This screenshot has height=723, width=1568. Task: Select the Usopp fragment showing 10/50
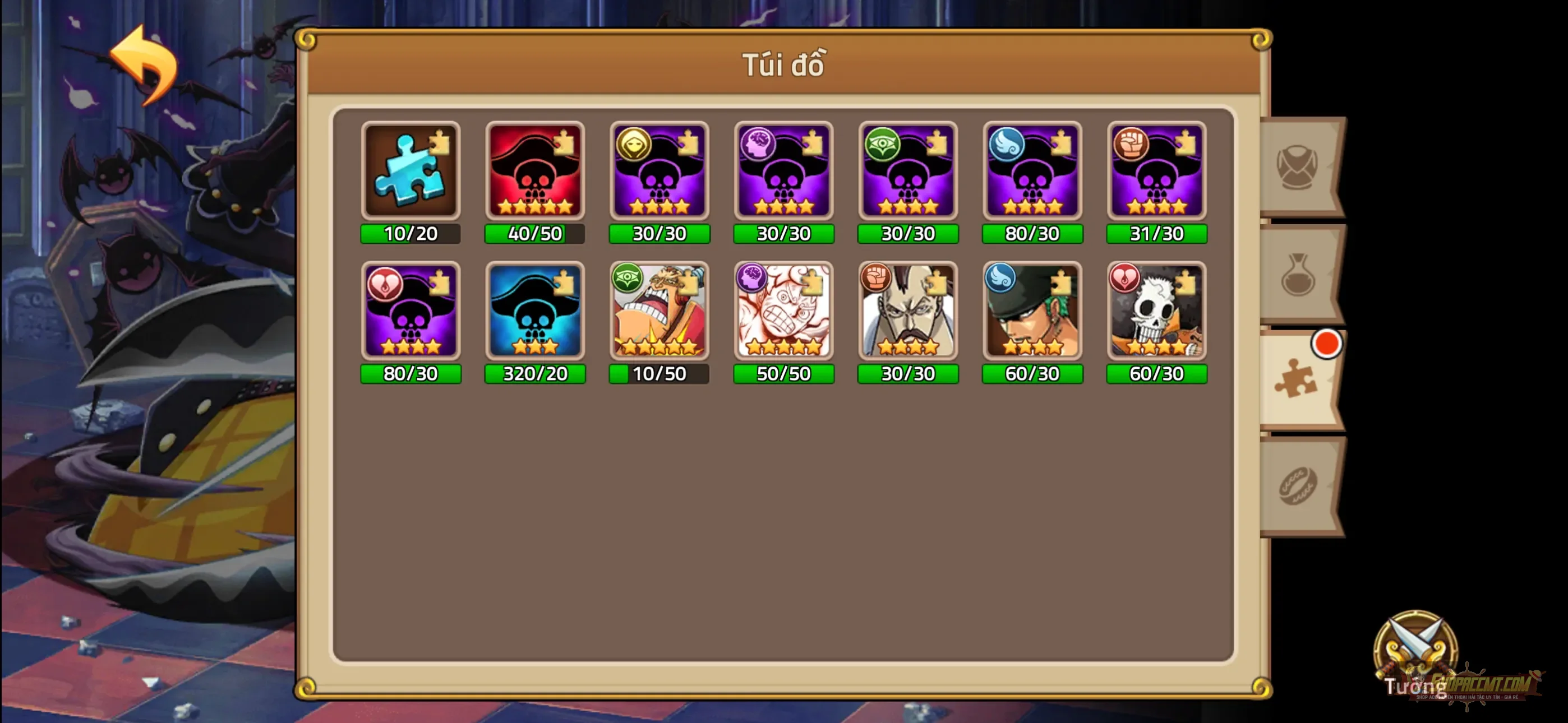click(x=659, y=312)
